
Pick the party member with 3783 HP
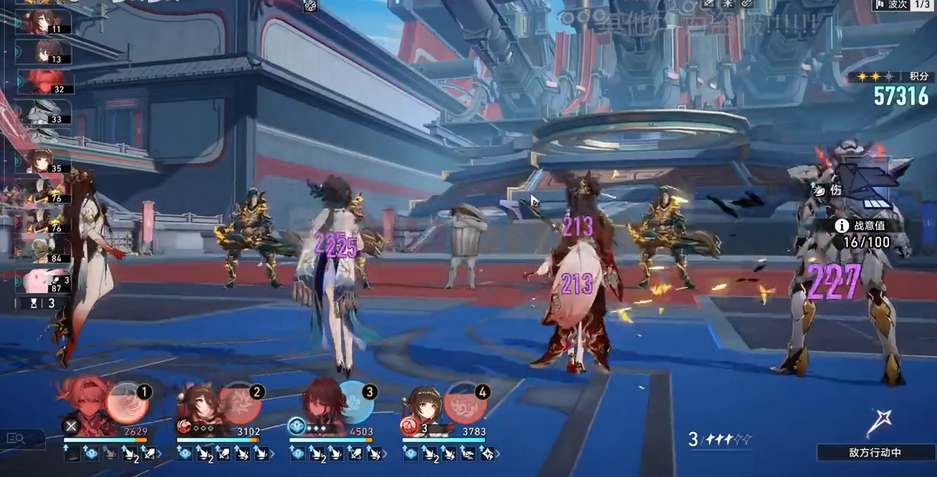(x=427, y=405)
